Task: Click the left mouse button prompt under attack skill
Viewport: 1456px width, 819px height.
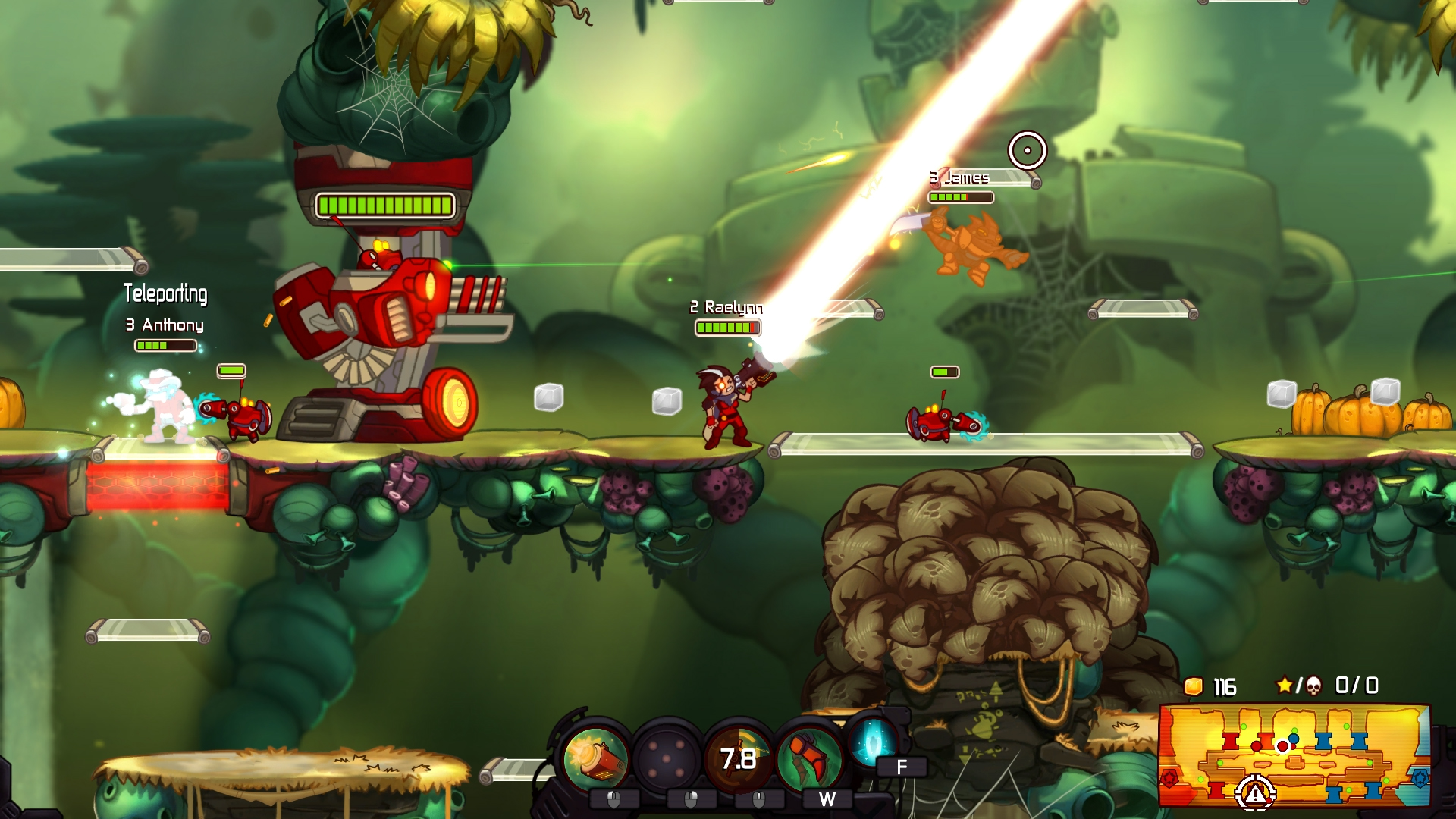Action: click(x=613, y=799)
